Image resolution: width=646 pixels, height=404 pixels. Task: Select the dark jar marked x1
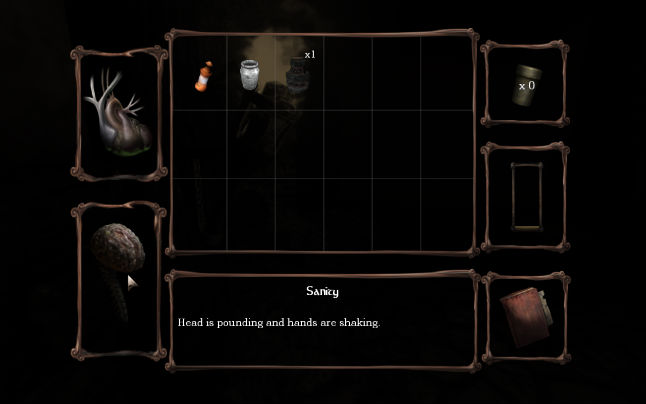(x=297, y=72)
